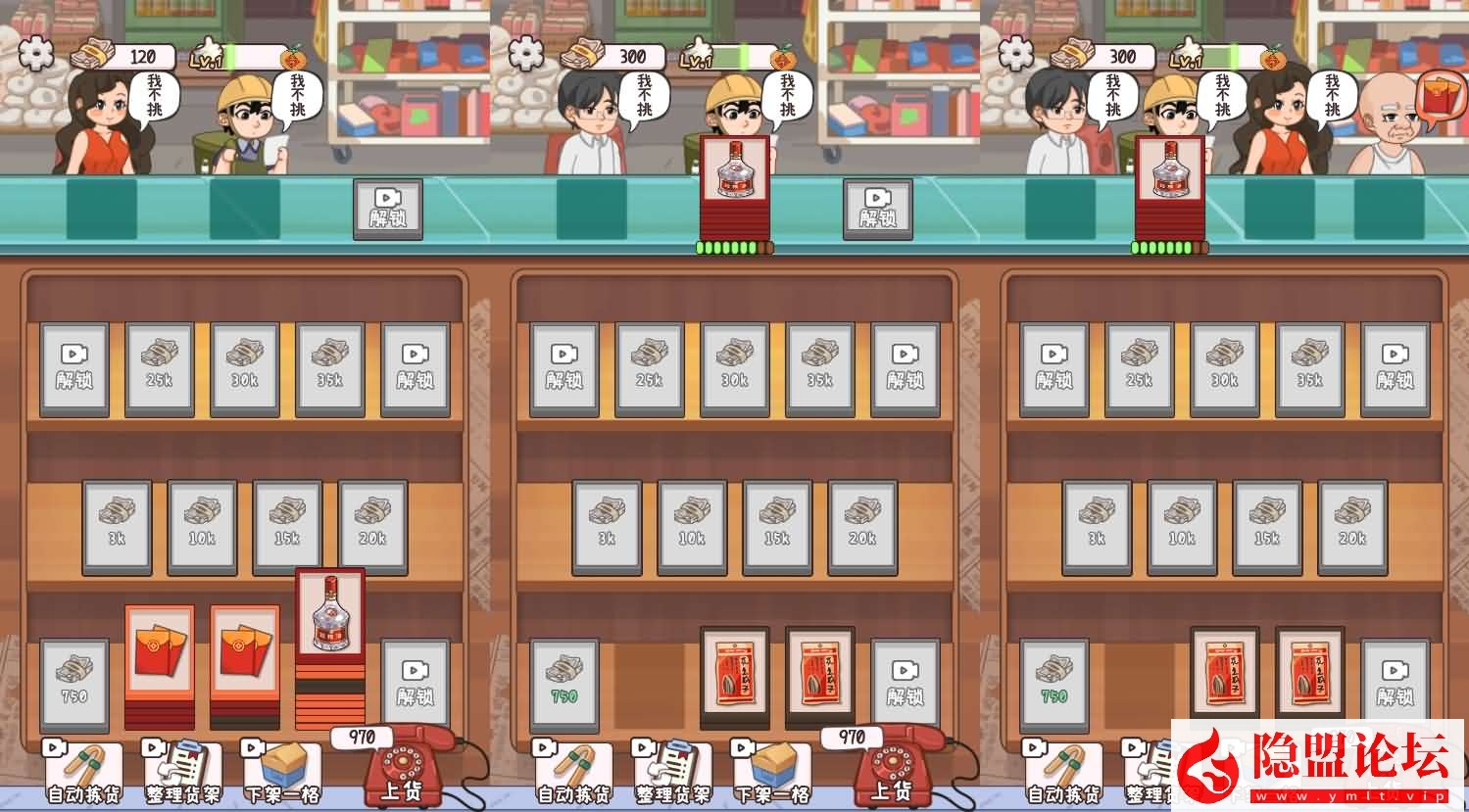Image resolution: width=1469 pixels, height=812 pixels.
Task: Click the video camera icon on the counter unlock slot
Action: [389, 208]
